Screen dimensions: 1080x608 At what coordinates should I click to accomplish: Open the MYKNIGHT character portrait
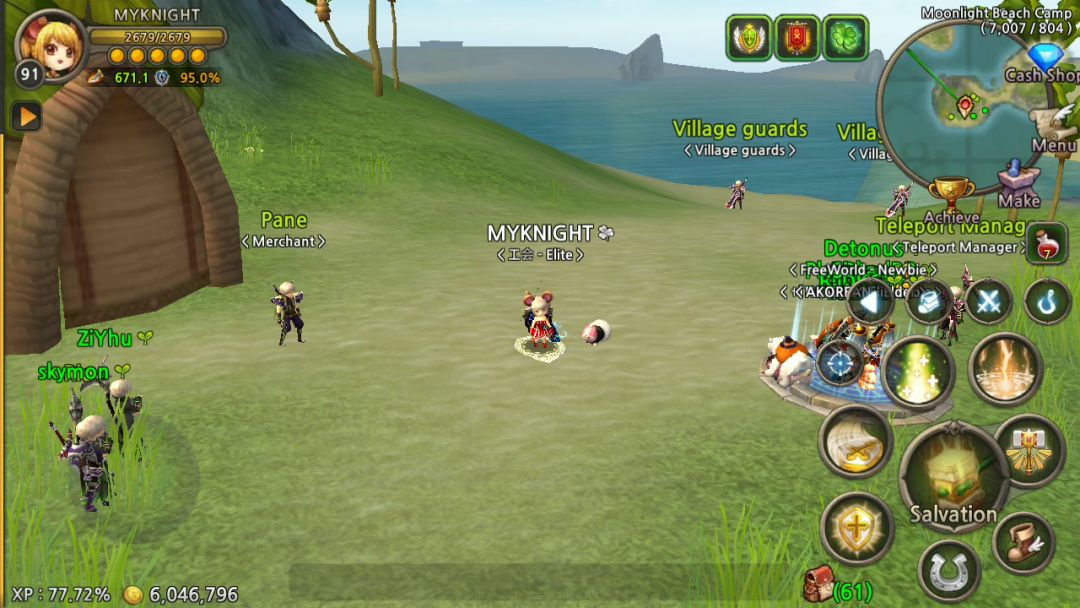[x=50, y=46]
